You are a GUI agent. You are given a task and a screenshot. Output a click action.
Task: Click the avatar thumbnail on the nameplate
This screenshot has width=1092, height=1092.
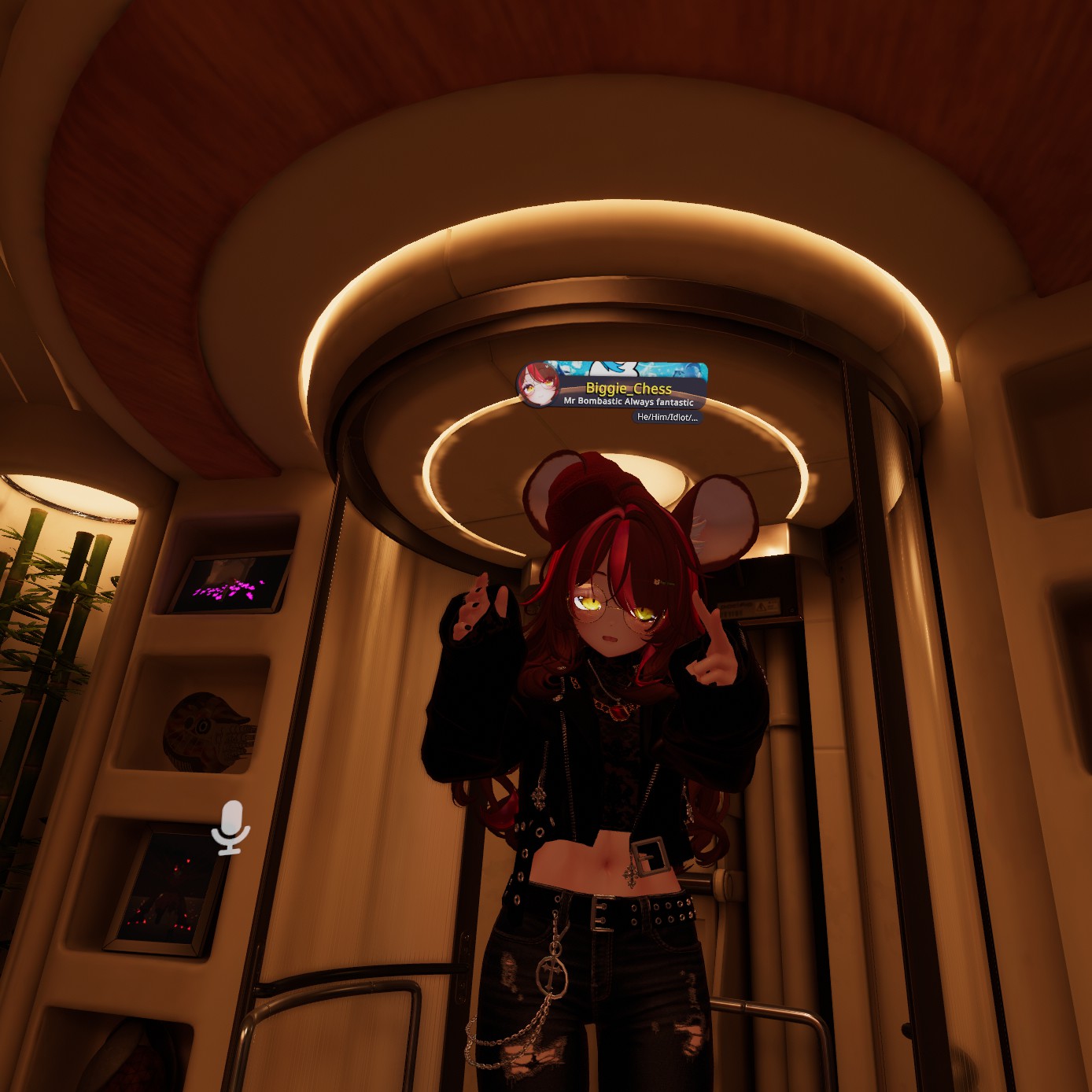click(x=539, y=386)
